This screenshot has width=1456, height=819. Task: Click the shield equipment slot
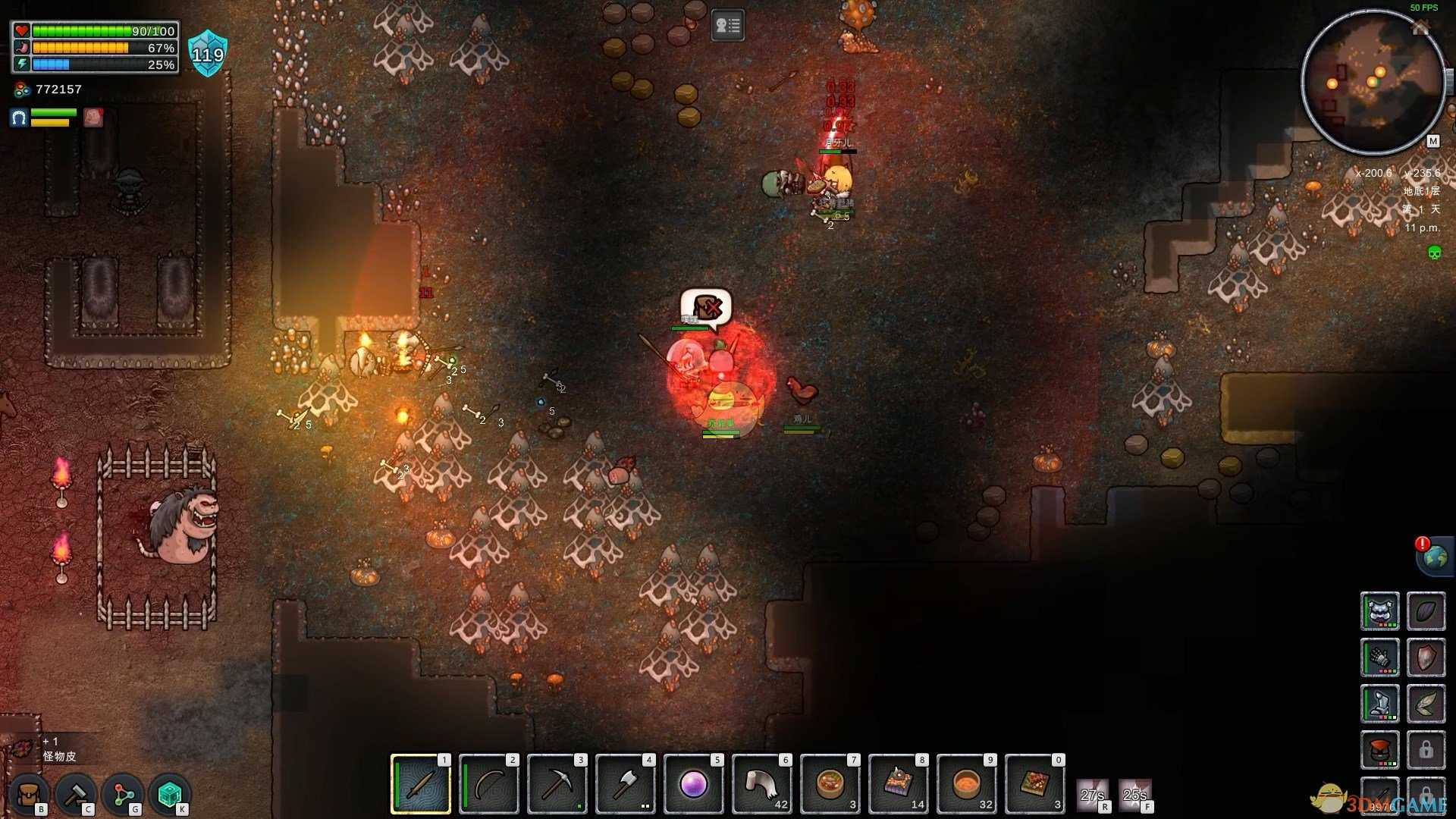click(x=1426, y=657)
